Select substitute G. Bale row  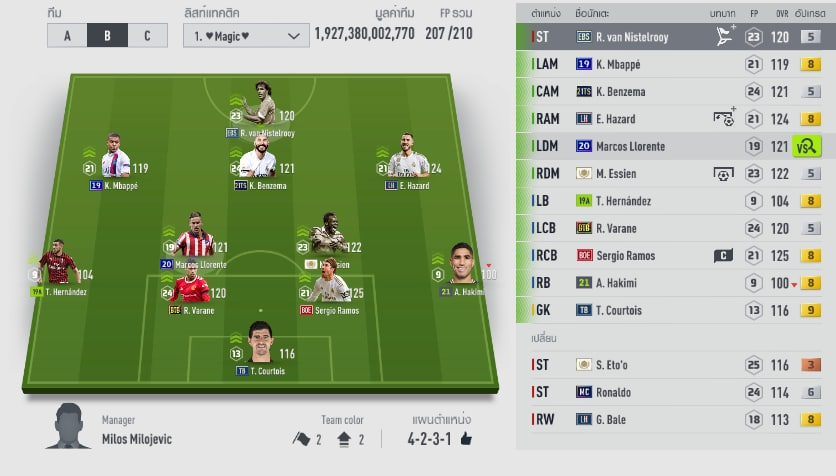640,420
